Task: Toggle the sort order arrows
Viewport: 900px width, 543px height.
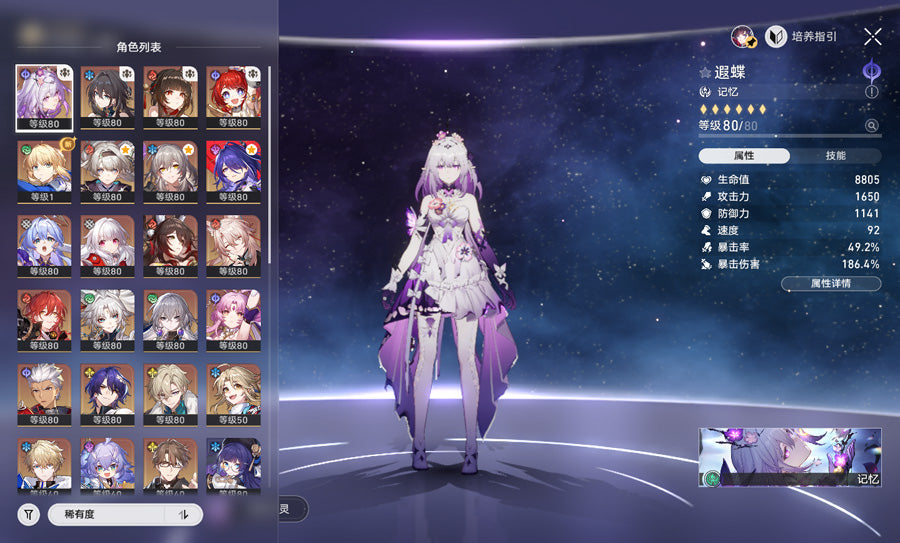Action: click(x=183, y=514)
